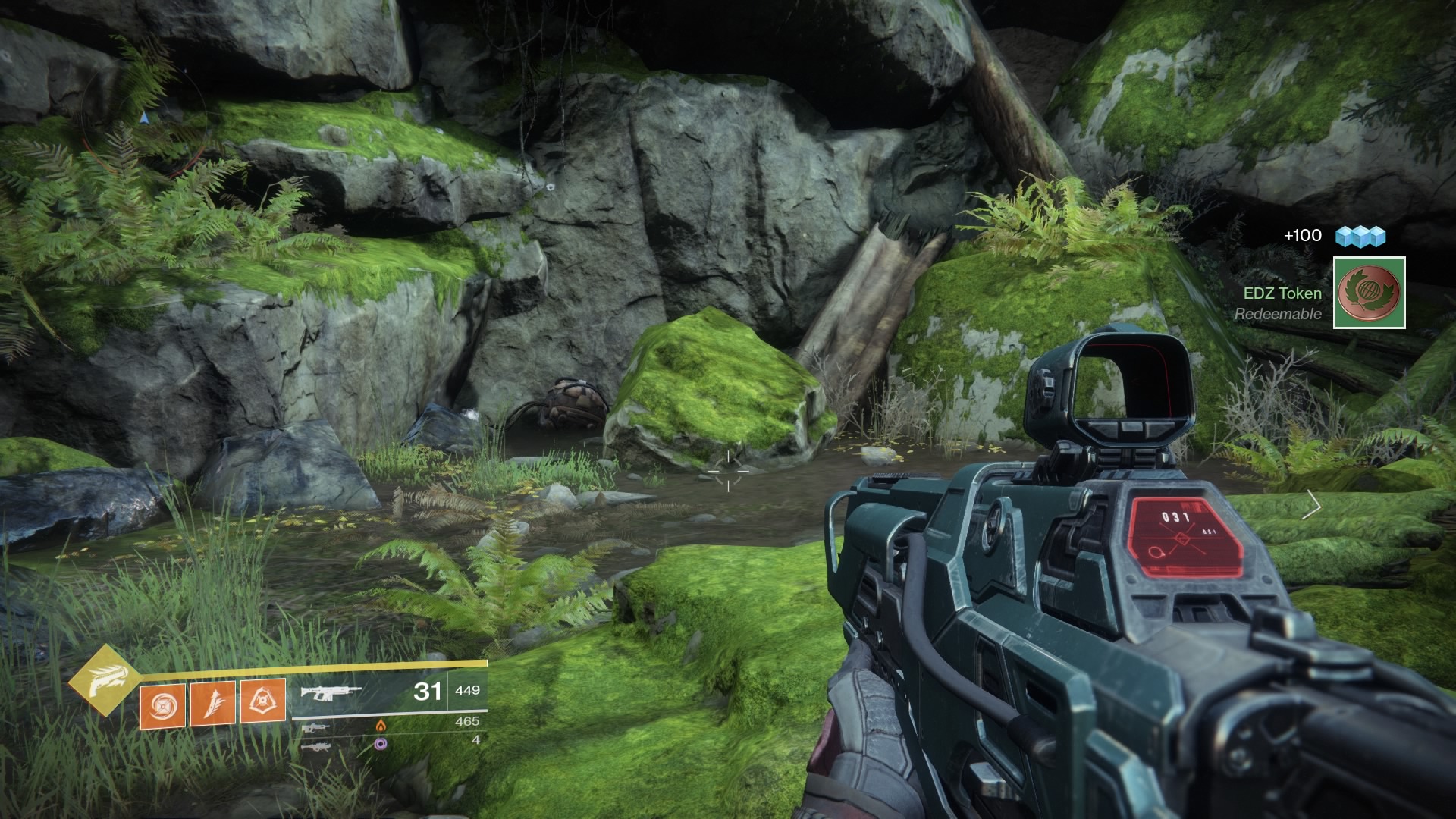Click the EDZ Token reward icon
This screenshot has width=1456, height=819.
tap(1369, 293)
